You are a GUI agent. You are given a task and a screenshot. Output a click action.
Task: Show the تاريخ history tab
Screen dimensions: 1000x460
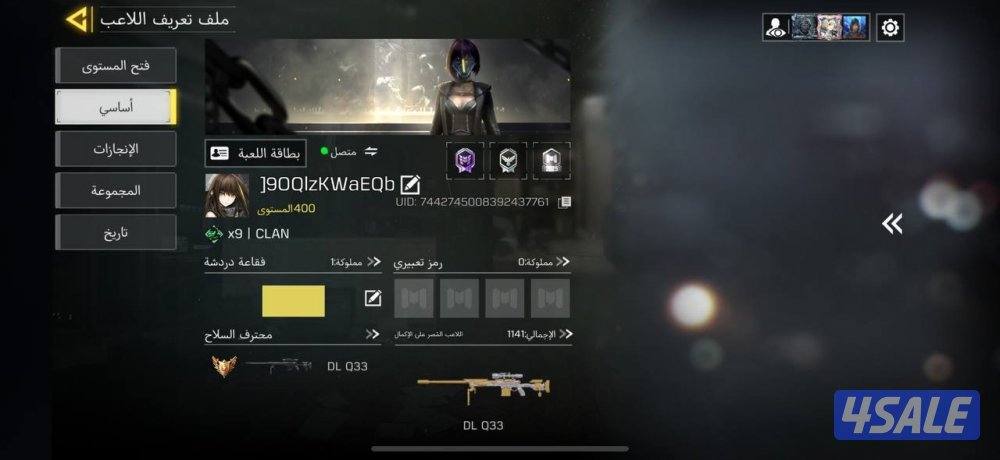click(x=116, y=232)
